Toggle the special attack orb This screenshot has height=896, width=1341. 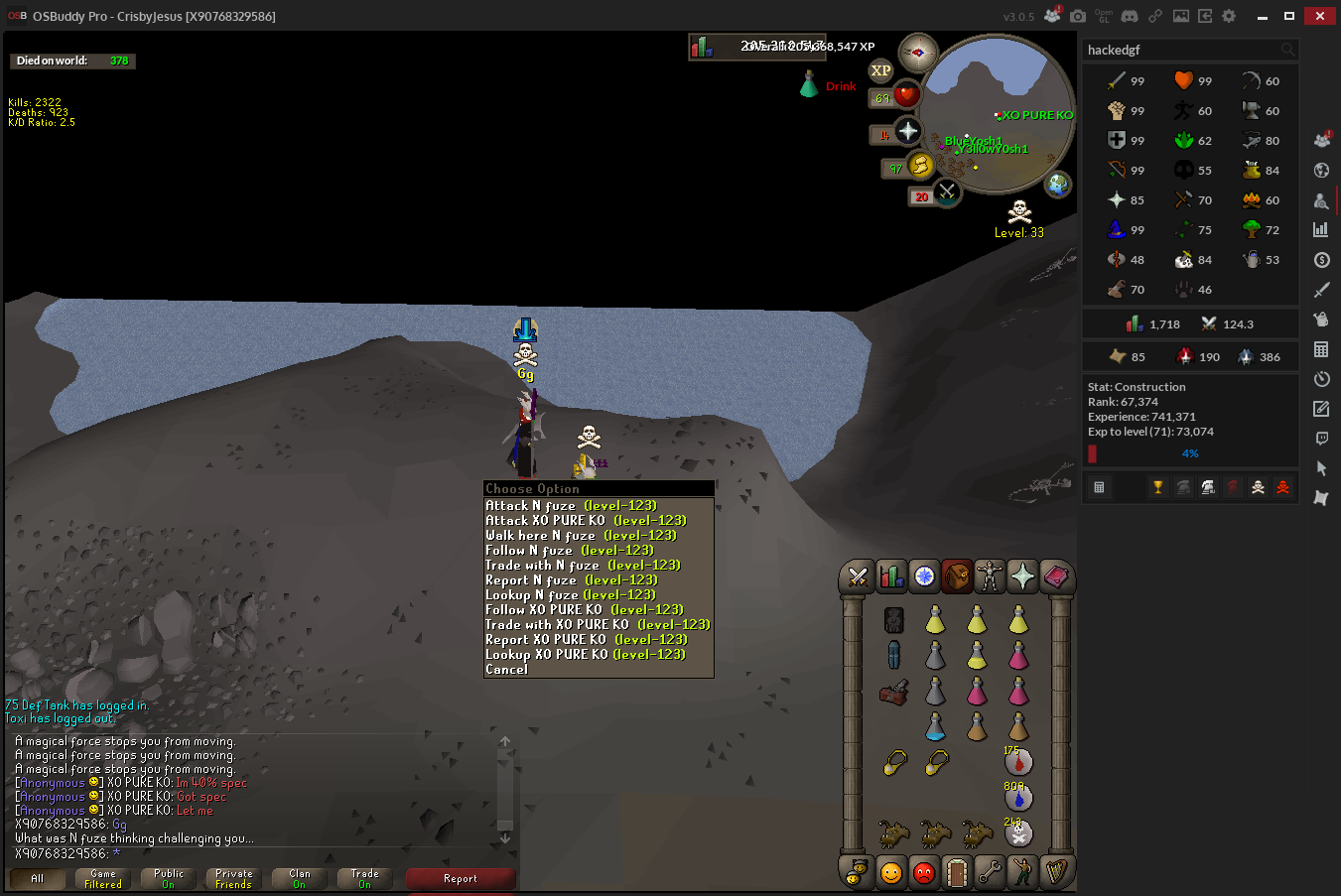(947, 192)
